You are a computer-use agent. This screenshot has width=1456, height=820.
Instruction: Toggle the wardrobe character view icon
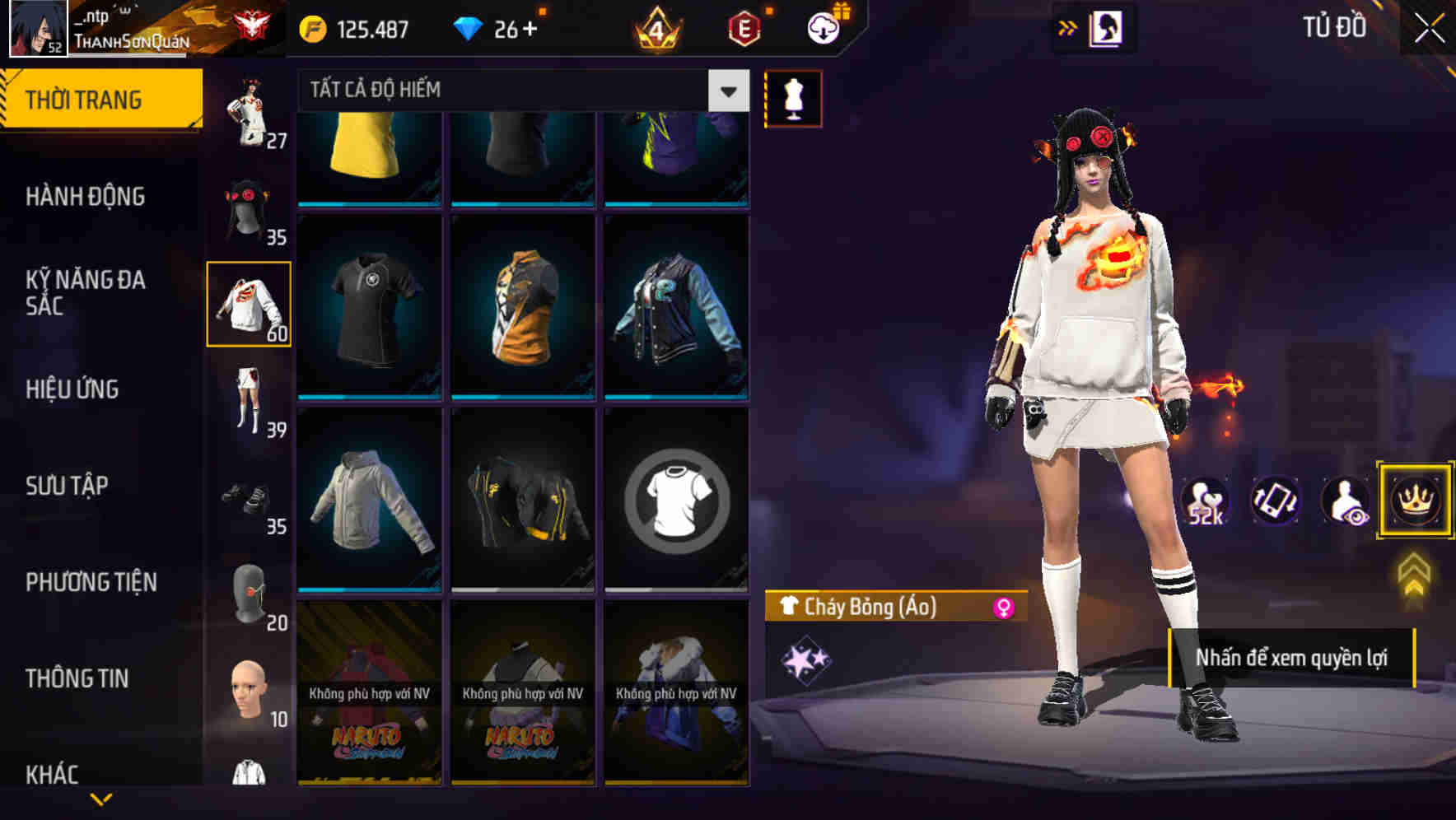pos(1106,27)
